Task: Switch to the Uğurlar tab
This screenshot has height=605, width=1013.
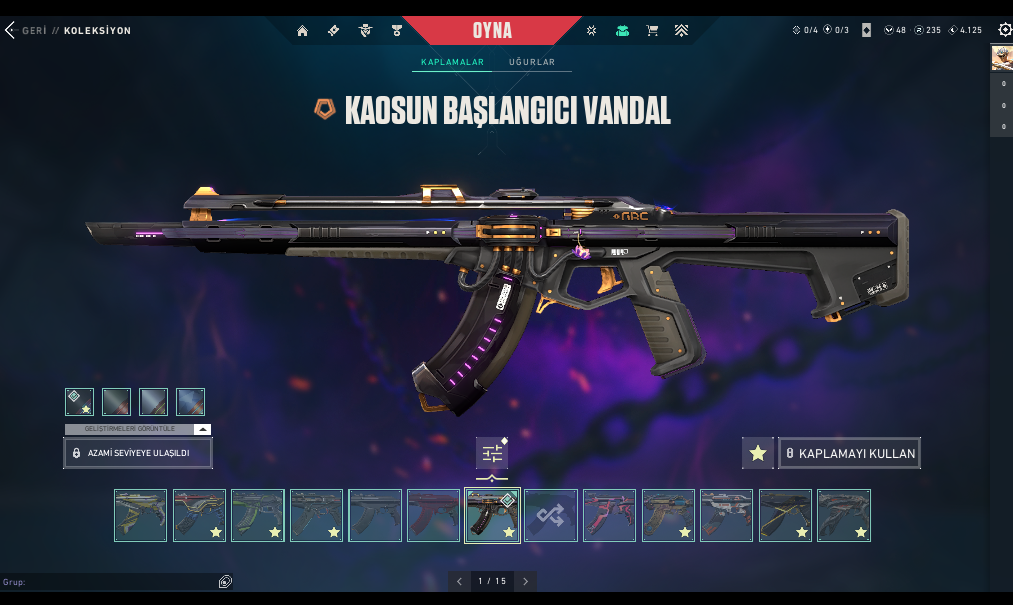Action: (x=531, y=63)
